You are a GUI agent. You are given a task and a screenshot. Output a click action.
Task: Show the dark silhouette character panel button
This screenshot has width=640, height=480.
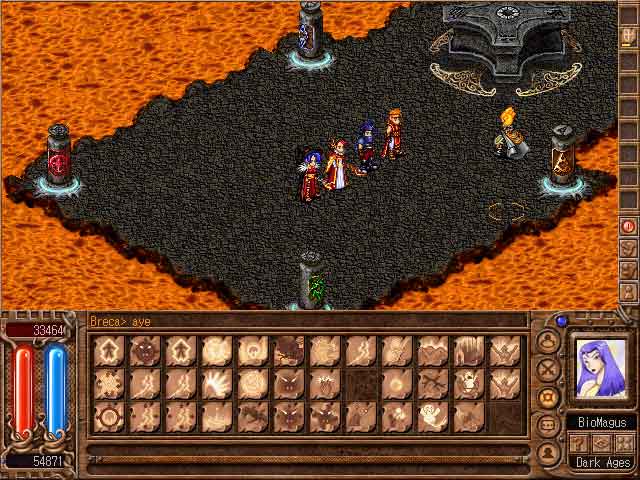[x=548, y=453]
